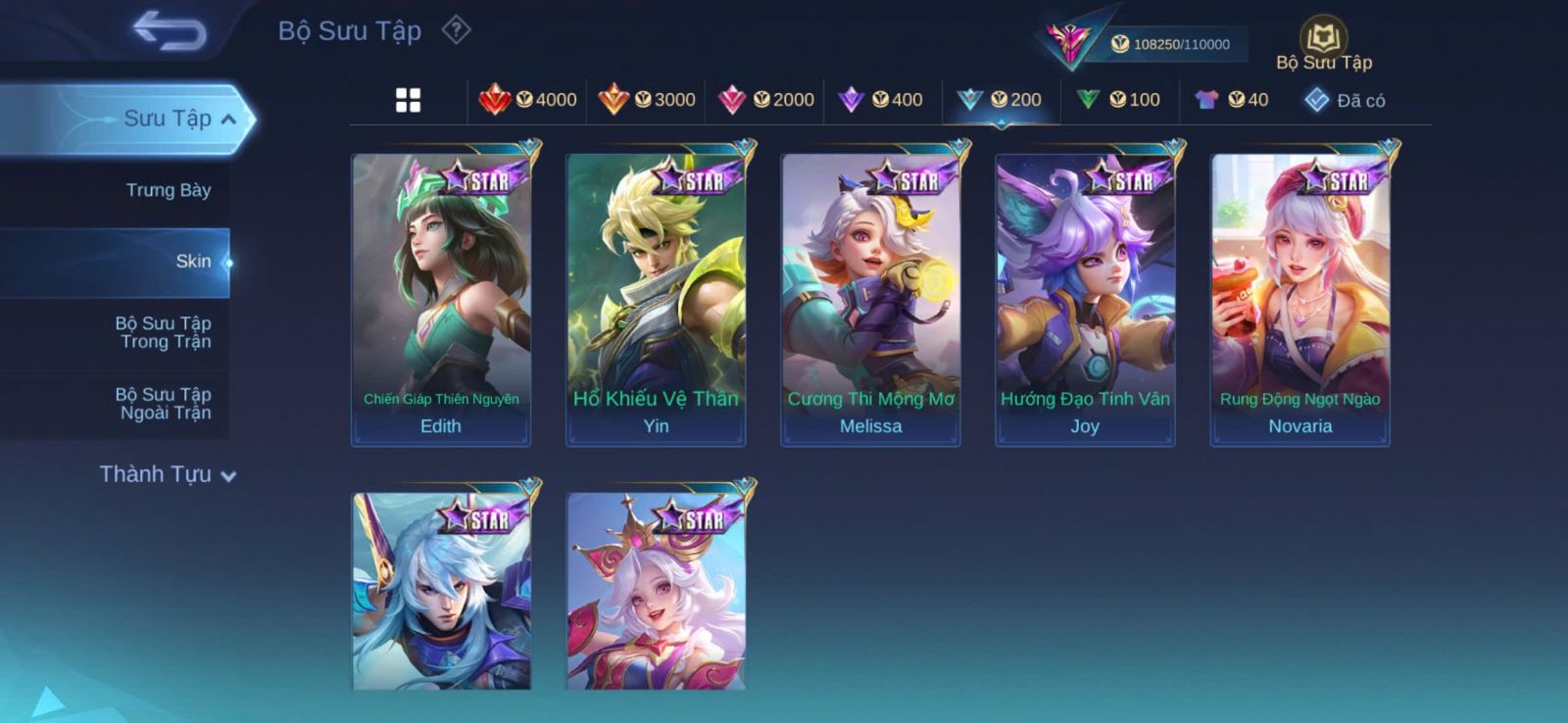The height and width of the screenshot is (723, 1568).
Task: Show all skins with the grid filter
Action: pos(408,100)
